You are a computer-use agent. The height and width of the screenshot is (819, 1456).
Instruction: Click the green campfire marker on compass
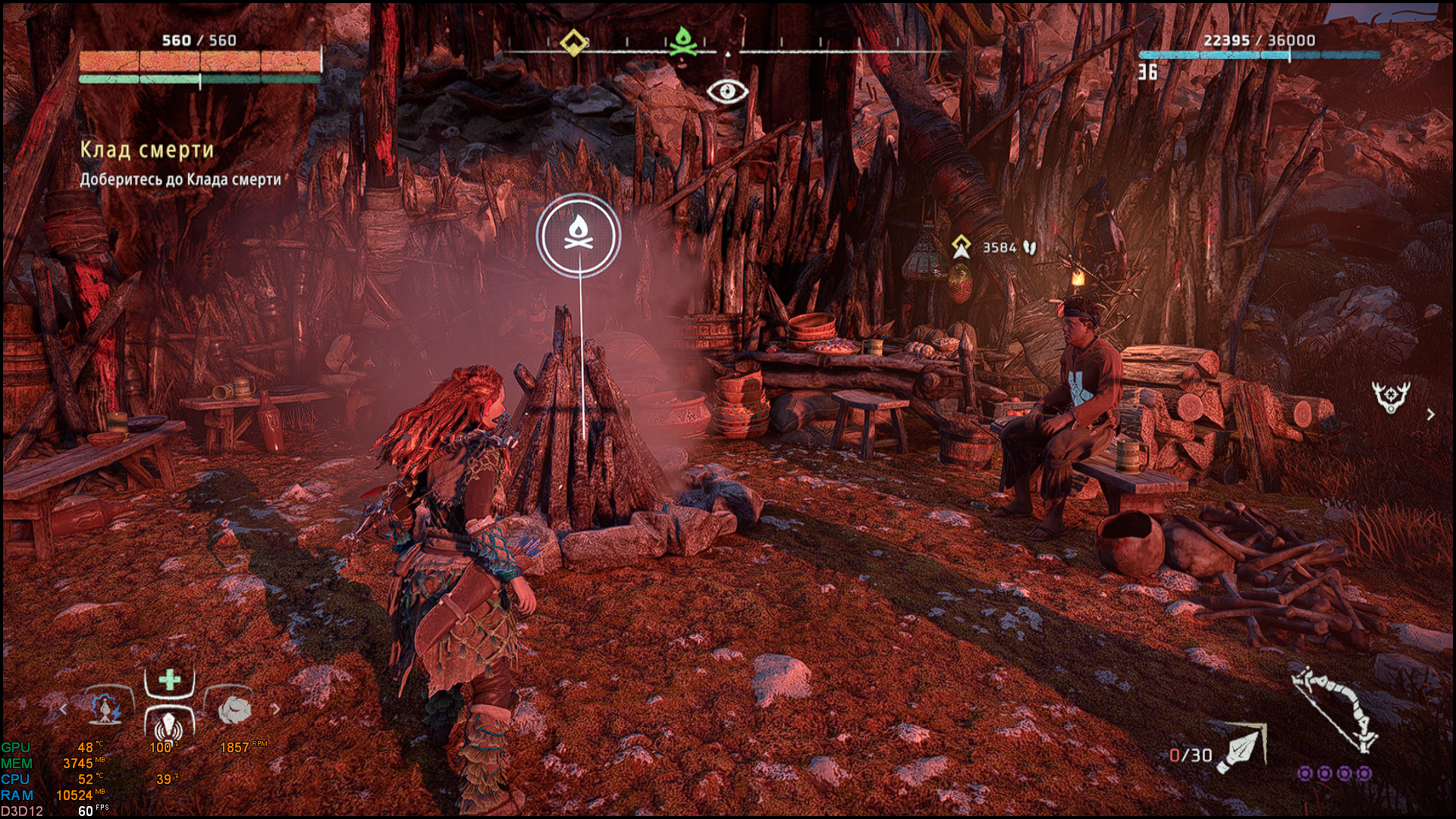[682, 42]
